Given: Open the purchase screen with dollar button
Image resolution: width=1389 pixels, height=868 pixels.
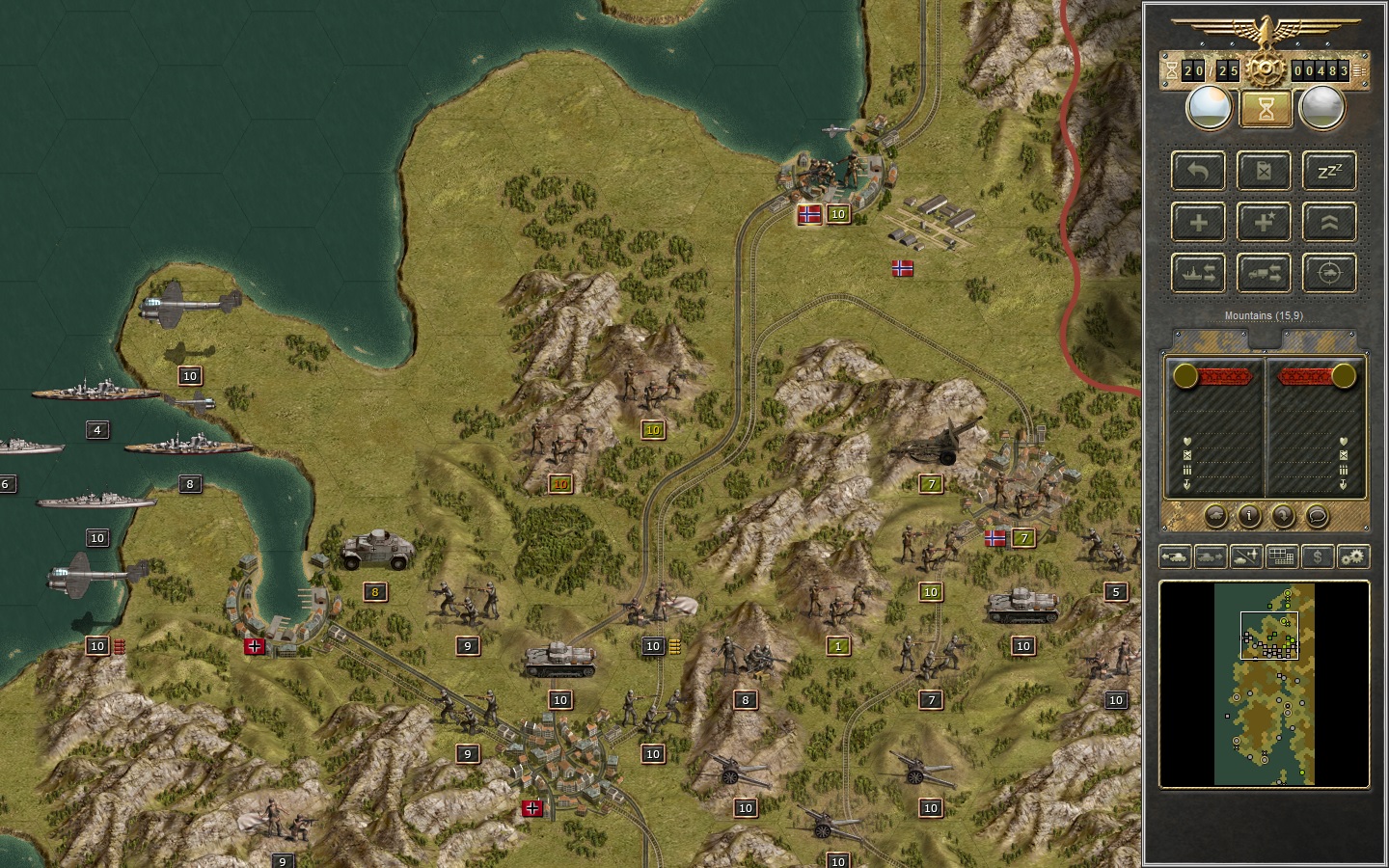Looking at the screenshot, I should point(1317,556).
